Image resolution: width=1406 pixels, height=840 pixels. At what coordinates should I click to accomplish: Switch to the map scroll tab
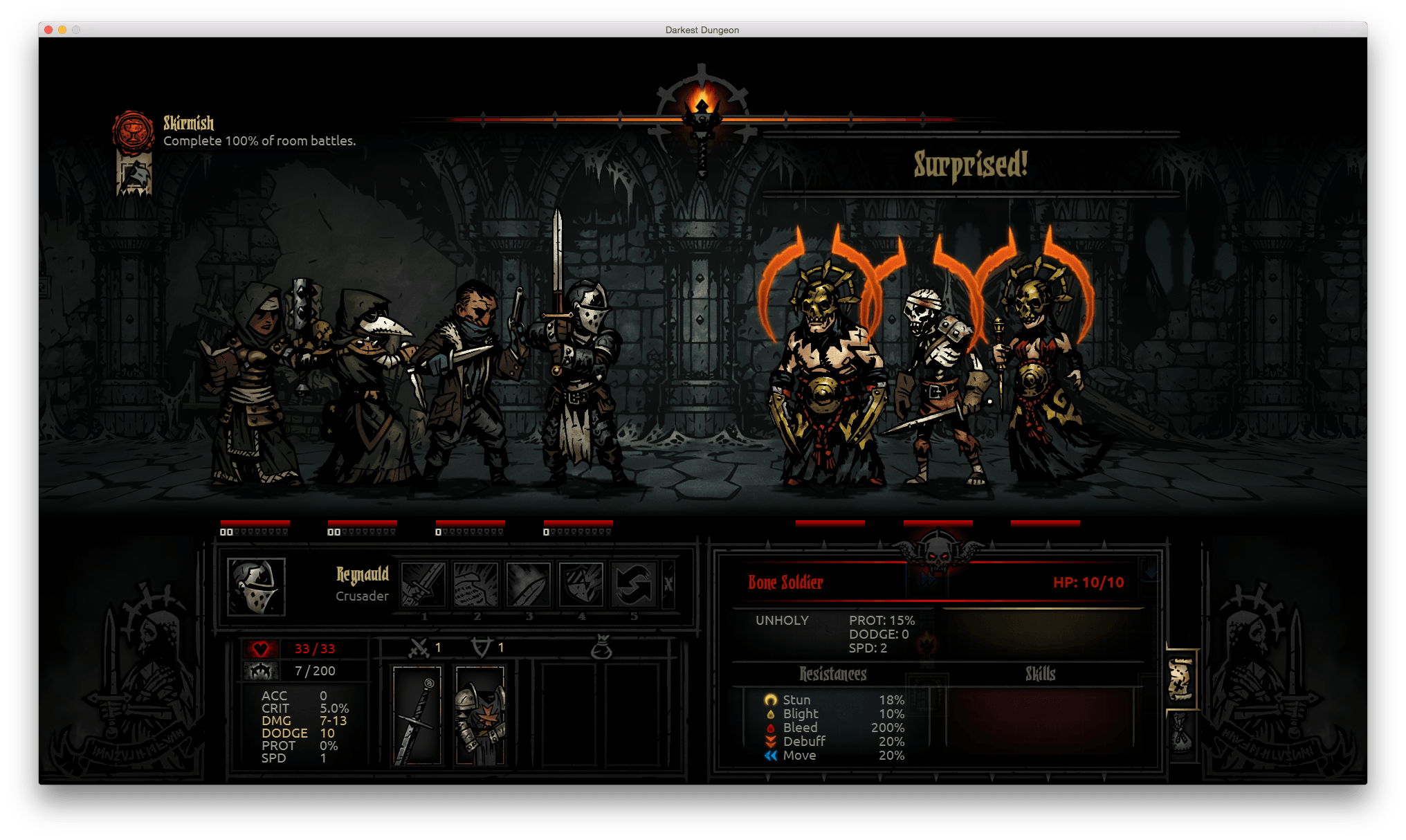pyautogui.click(x=1180, y=679)
